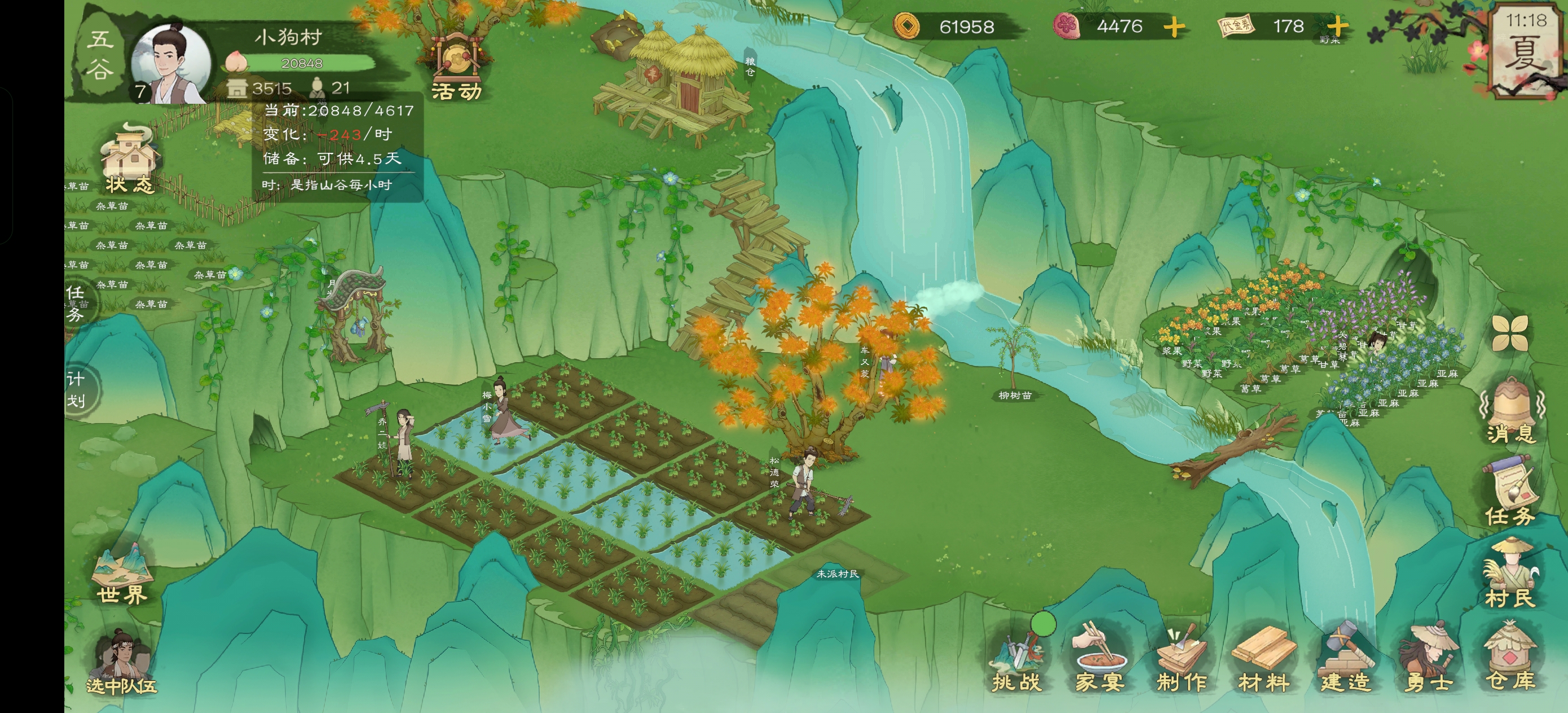Select the 选中队伍 team button
The width and height of the screenshot is (1568, 713).
coord(122,664)
